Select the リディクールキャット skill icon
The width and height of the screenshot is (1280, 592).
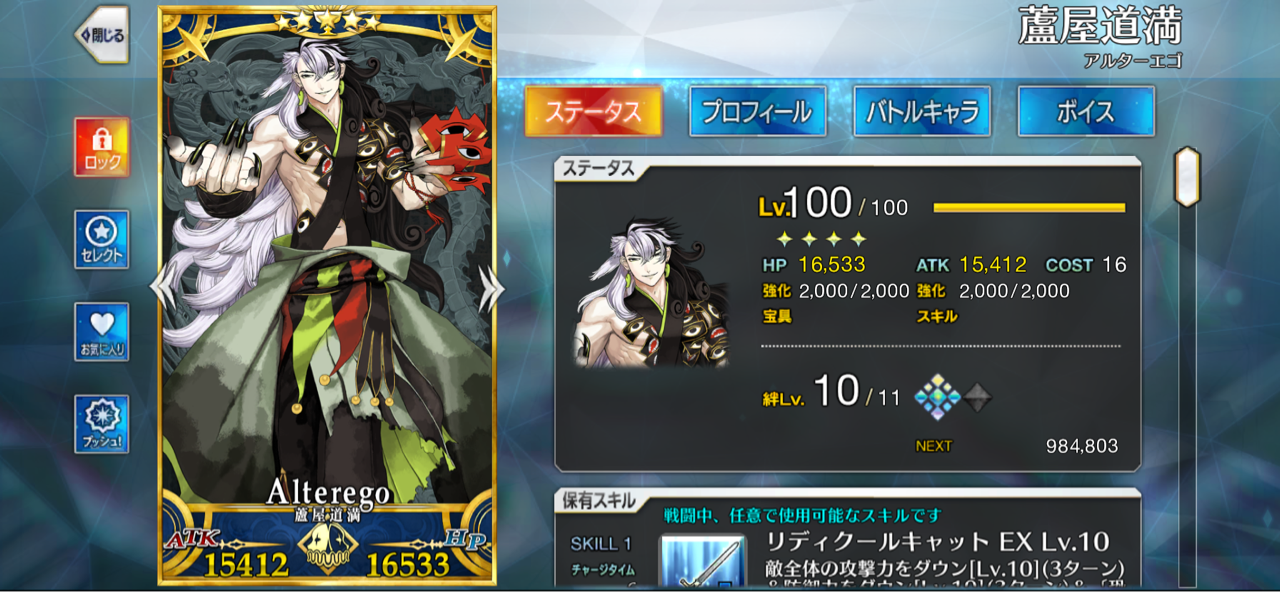click(x=702, y=562)
